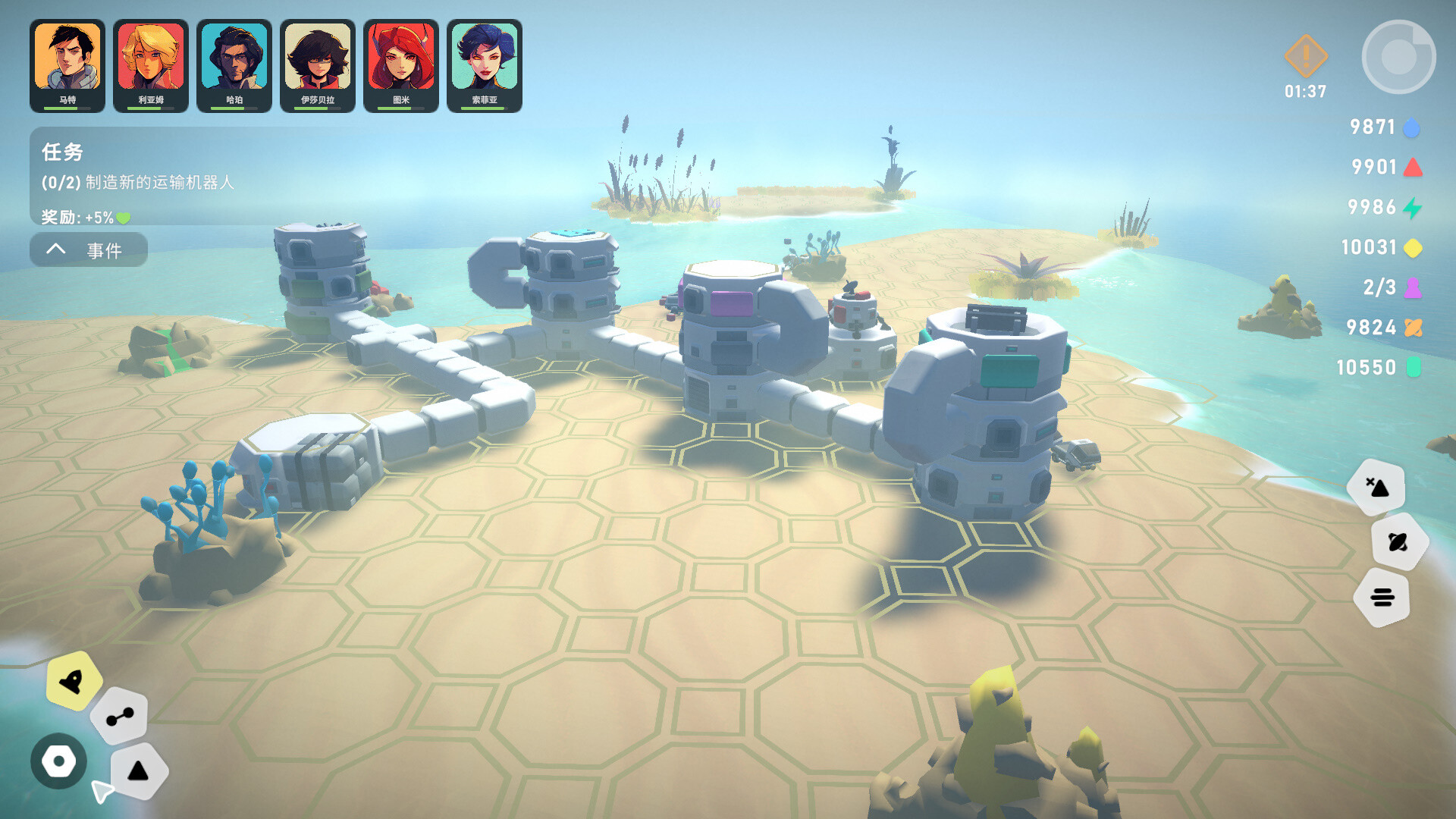This screenshot has height=819, width=1456.
Task: Click the 事件 button
Action: (x=106, y=249)
